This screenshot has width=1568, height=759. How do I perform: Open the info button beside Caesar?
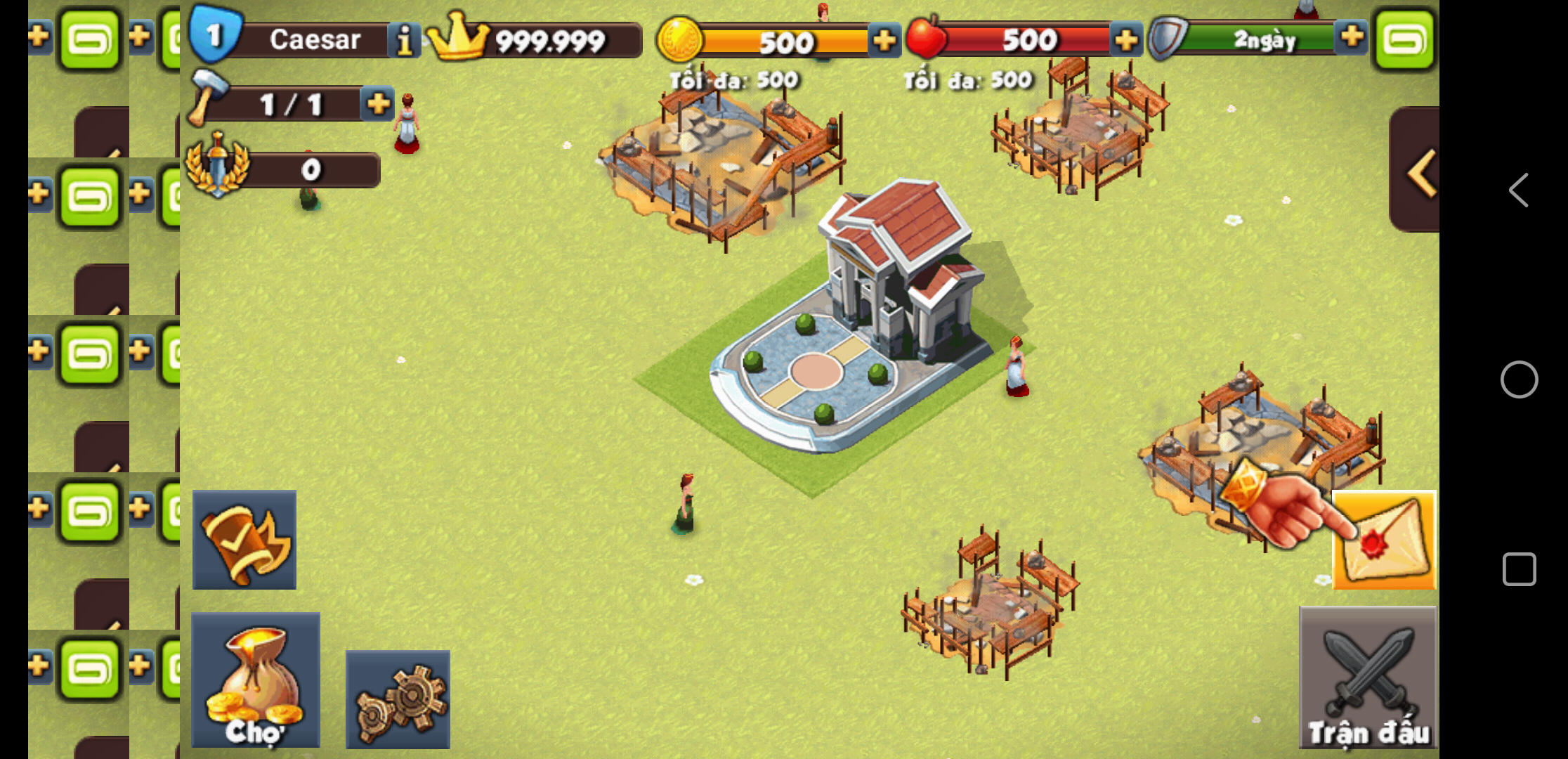point(404,40)
